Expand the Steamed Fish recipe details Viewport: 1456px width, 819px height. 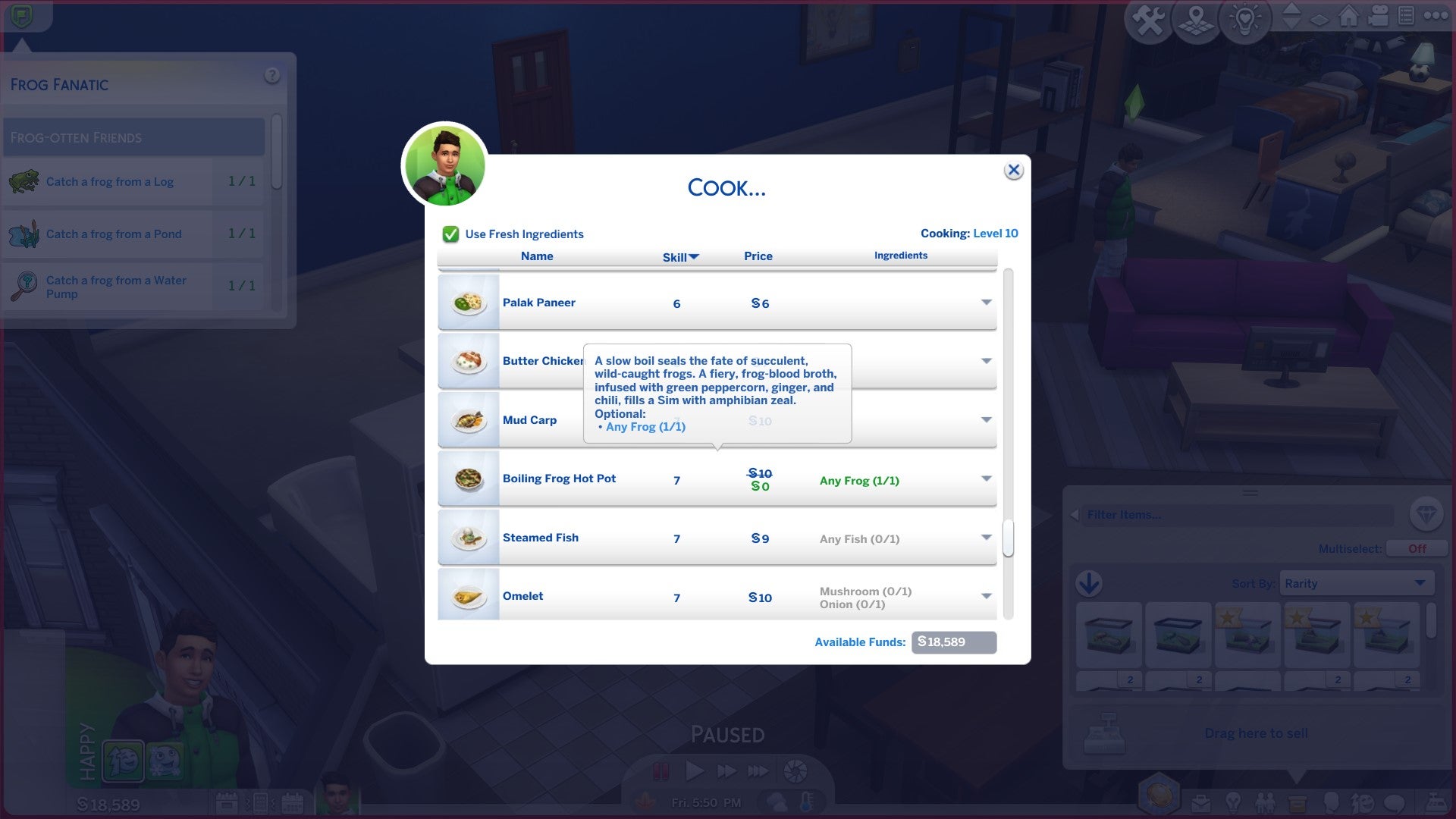(x=985, y=537)
